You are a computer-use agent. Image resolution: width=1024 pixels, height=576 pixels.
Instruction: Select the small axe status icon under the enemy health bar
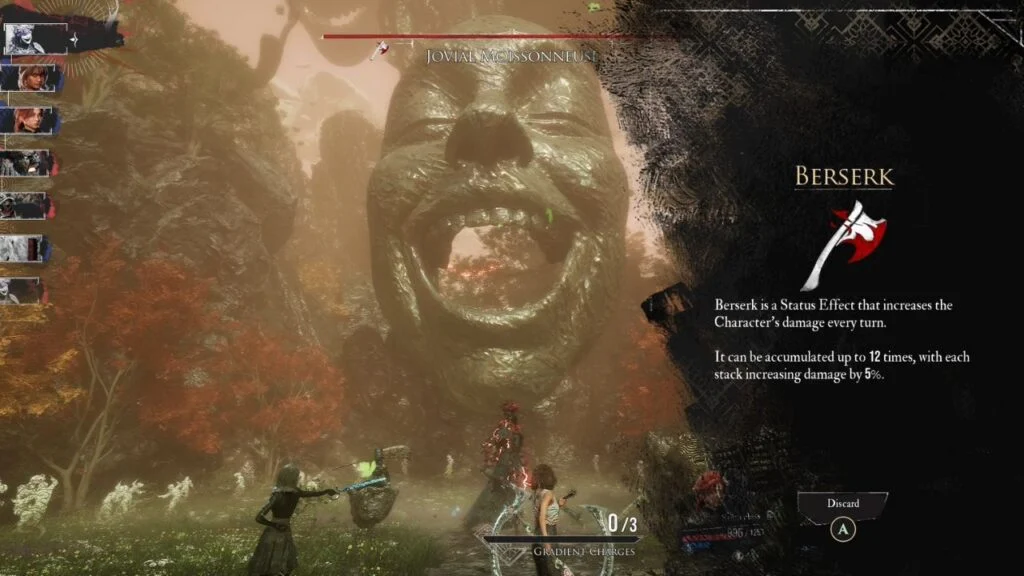click(x=379, y=50)
